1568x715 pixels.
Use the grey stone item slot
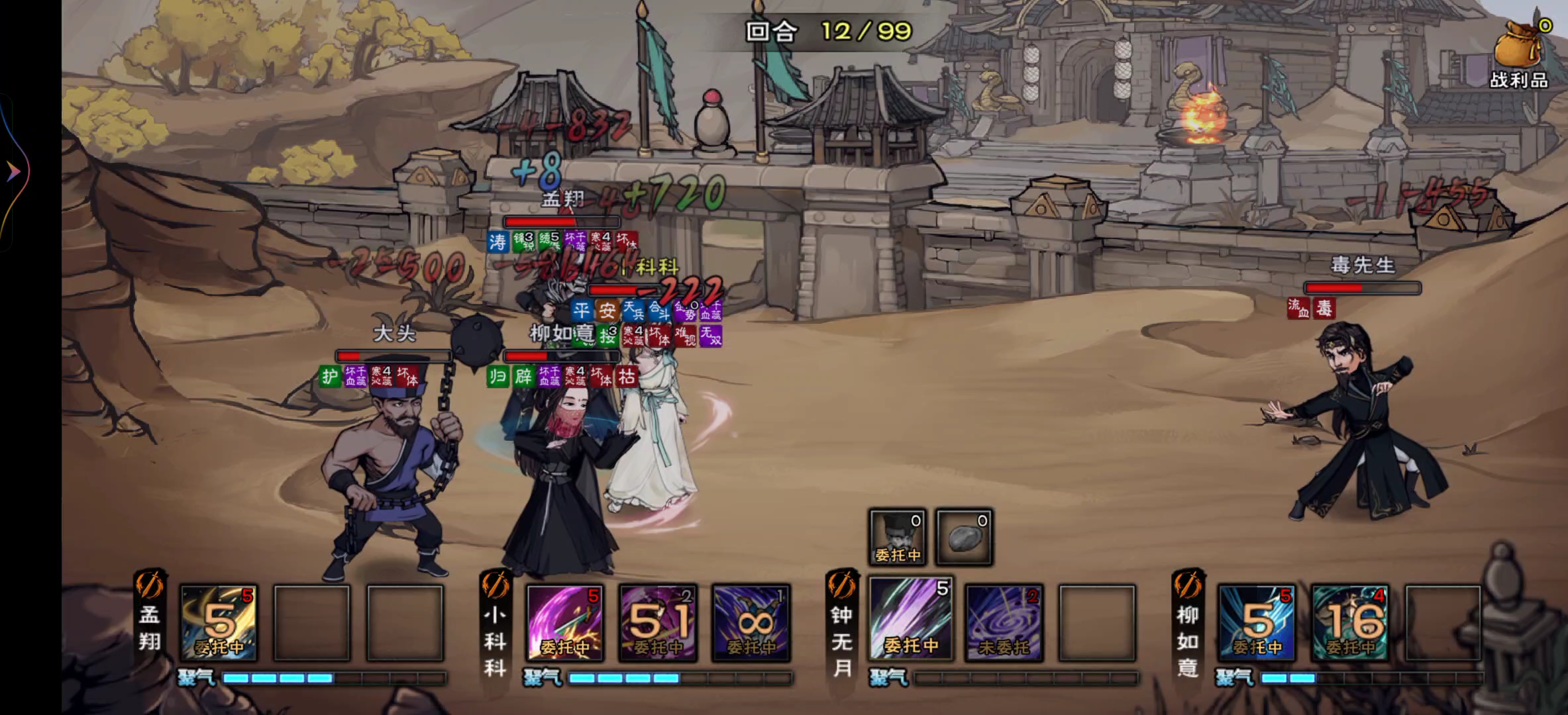pos(965,537)
